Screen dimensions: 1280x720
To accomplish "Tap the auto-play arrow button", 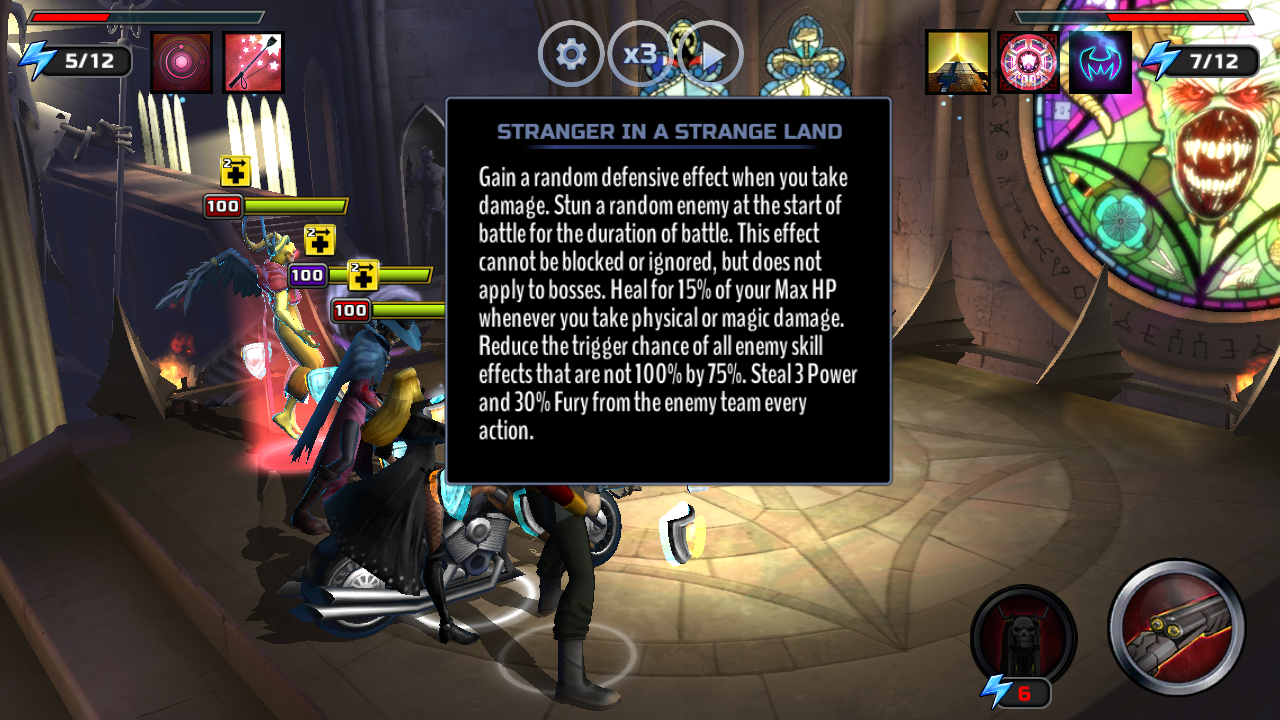I will pos(711,54).
